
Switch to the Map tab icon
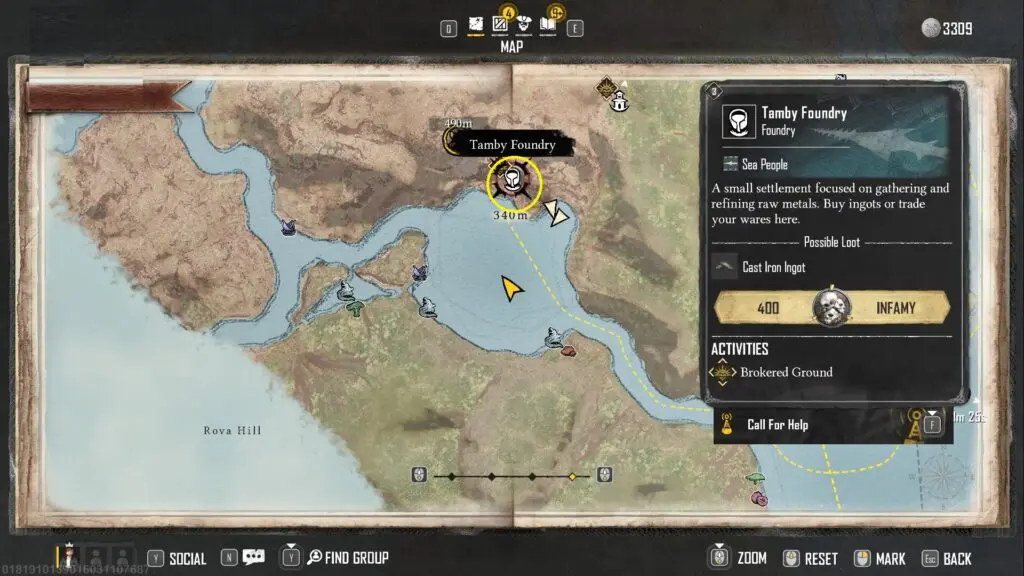click(x=477, y=24)
